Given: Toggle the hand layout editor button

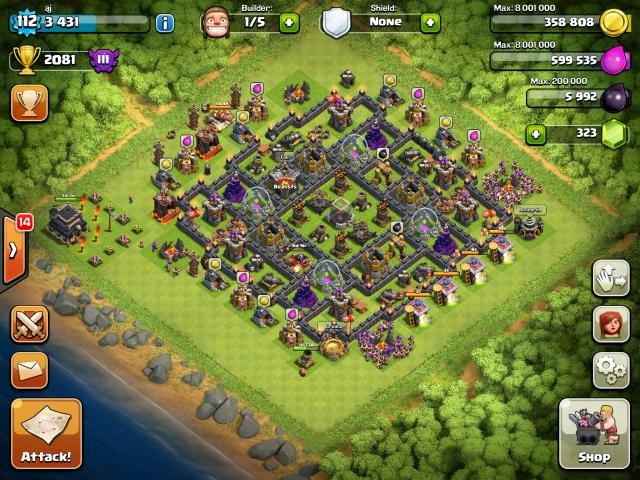Looking at the screenshot, I should pos(610,278).
